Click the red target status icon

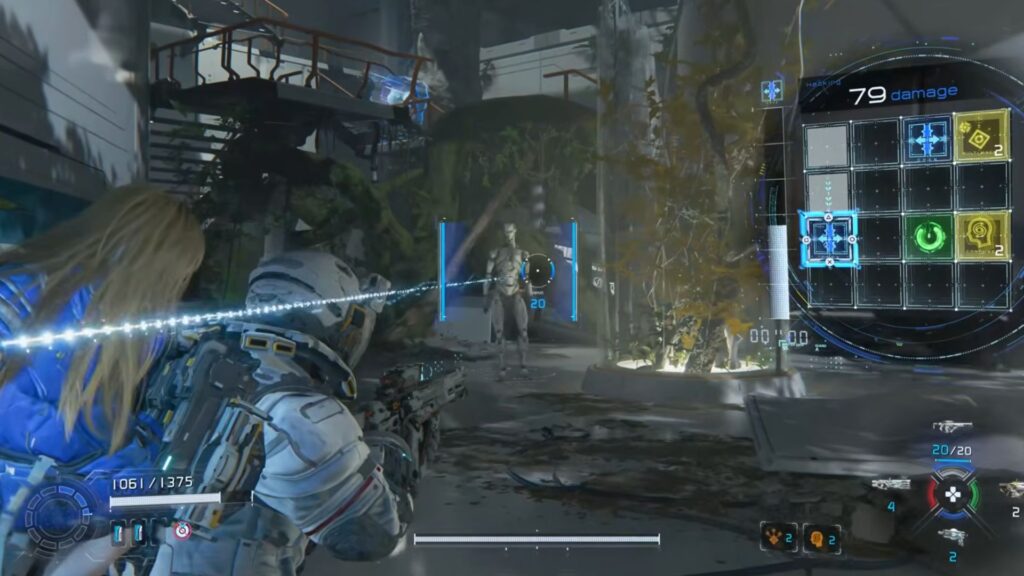click(182, 531)
